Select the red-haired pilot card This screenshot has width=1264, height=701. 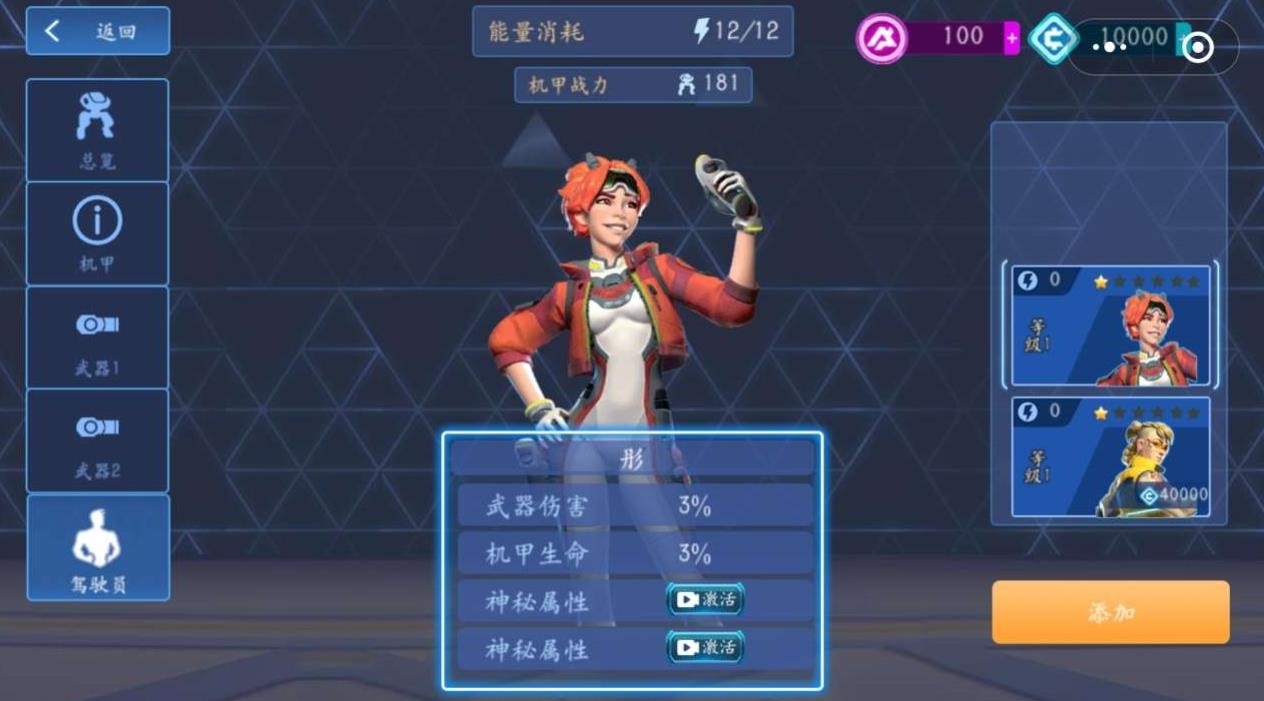coord(1110,325)
